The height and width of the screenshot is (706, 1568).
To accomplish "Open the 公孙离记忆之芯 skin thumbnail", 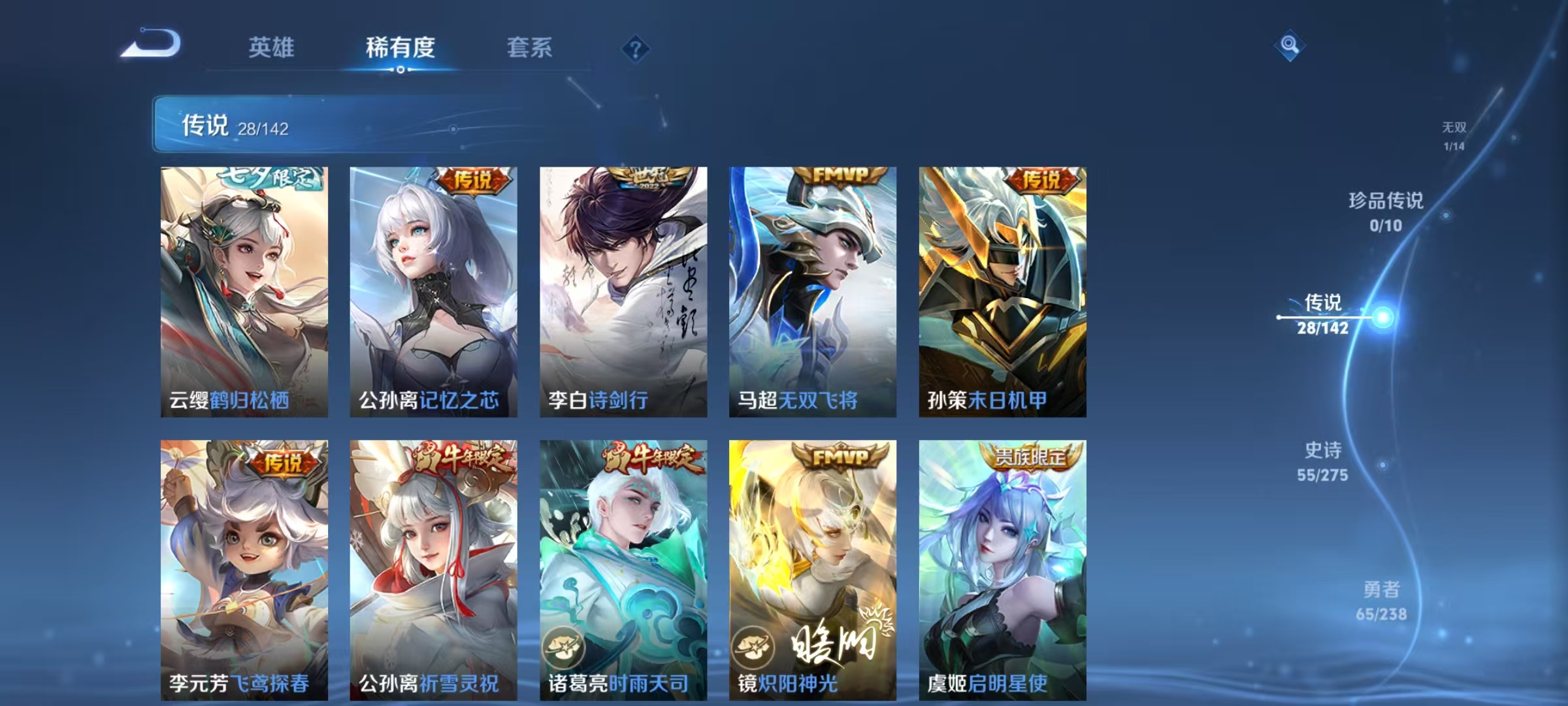I will point(430,281).
